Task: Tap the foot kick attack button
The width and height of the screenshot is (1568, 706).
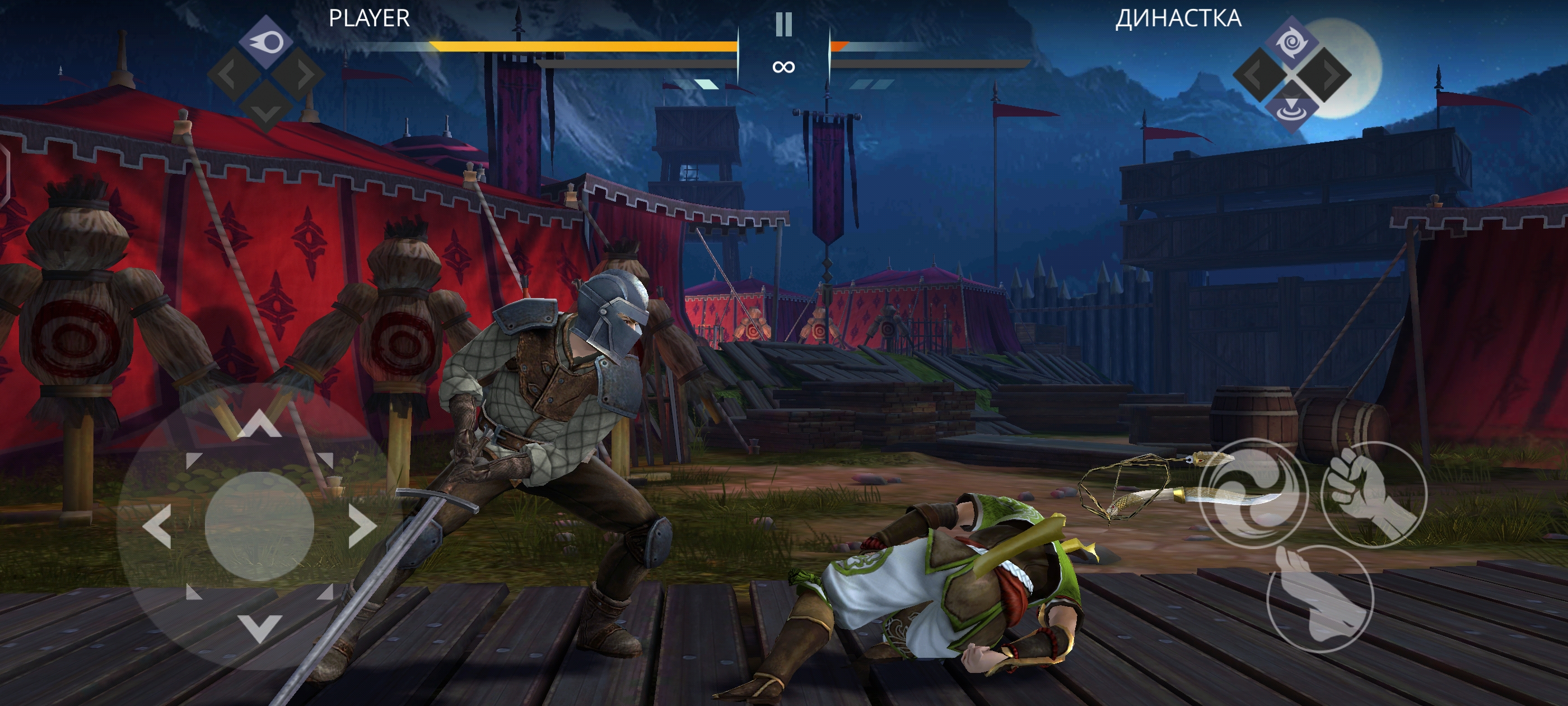Action: [1320, 600]
